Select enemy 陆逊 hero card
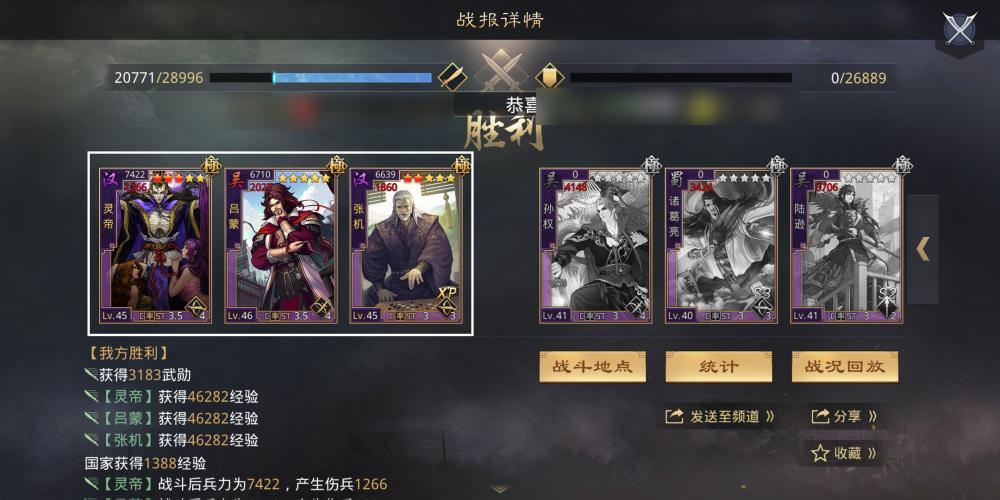The height and width of the screenshot is (500, 1000). pos(846,245)
